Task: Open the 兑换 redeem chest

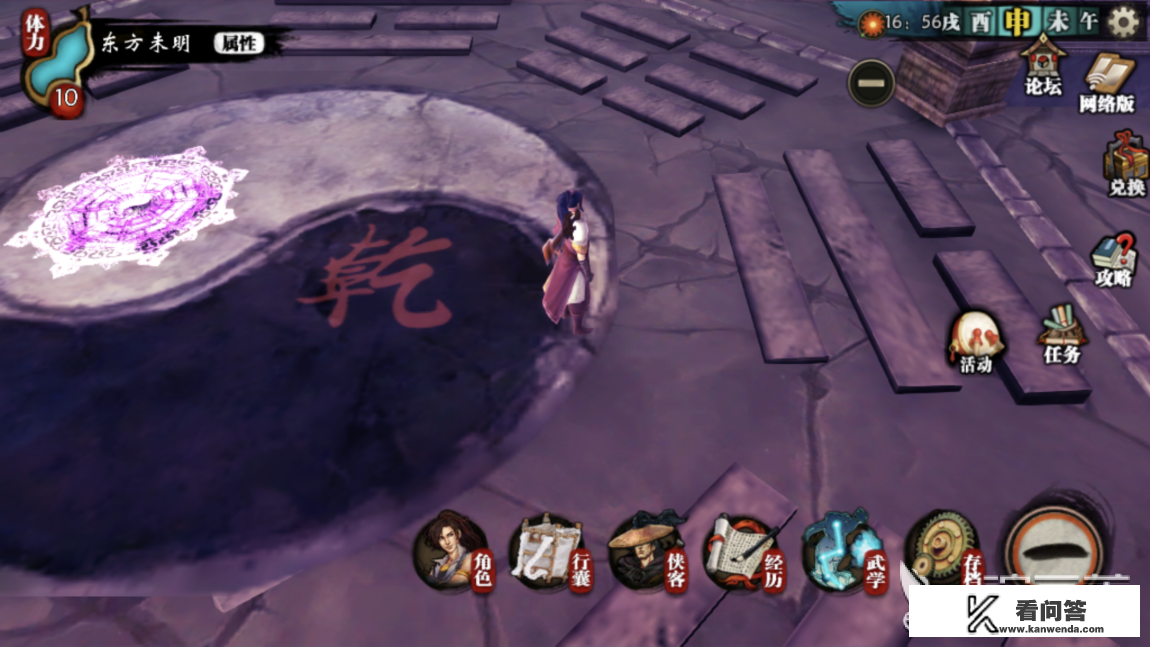Action: 1126,167
